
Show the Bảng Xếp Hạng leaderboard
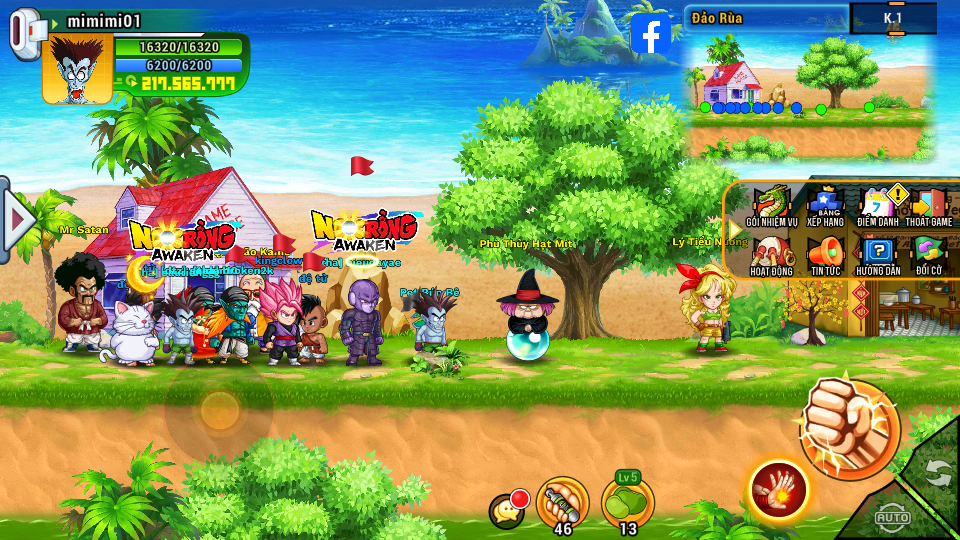[825, 205]
